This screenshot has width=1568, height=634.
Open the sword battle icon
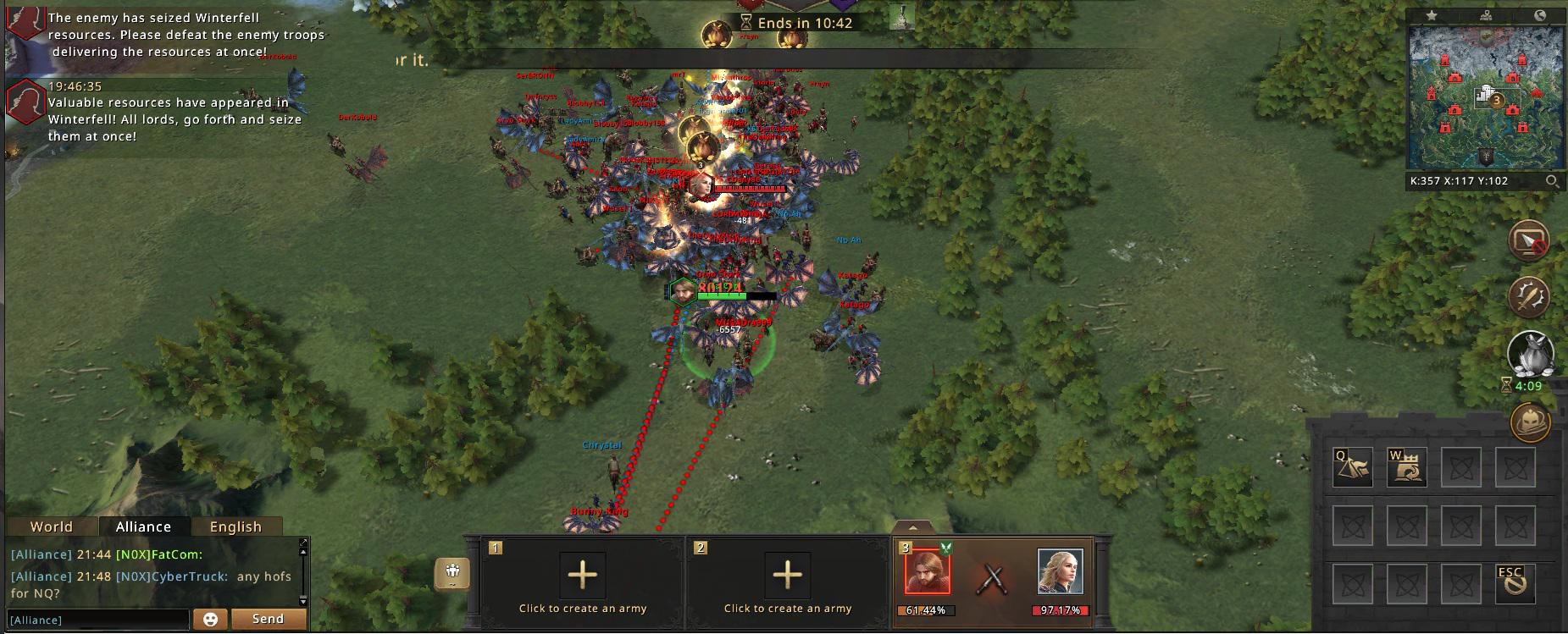[x=1529, y=297]
